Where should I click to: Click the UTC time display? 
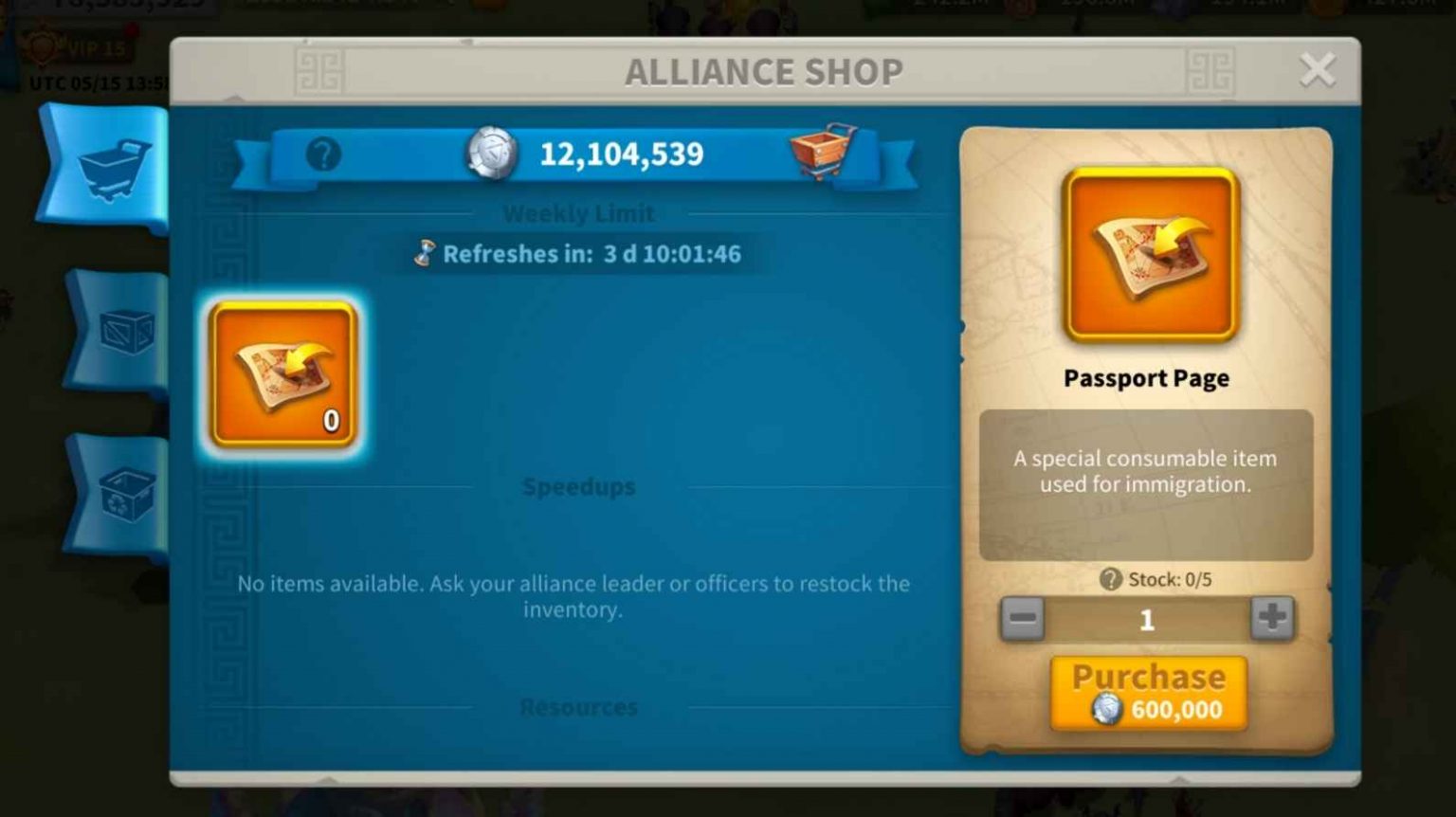95,81
